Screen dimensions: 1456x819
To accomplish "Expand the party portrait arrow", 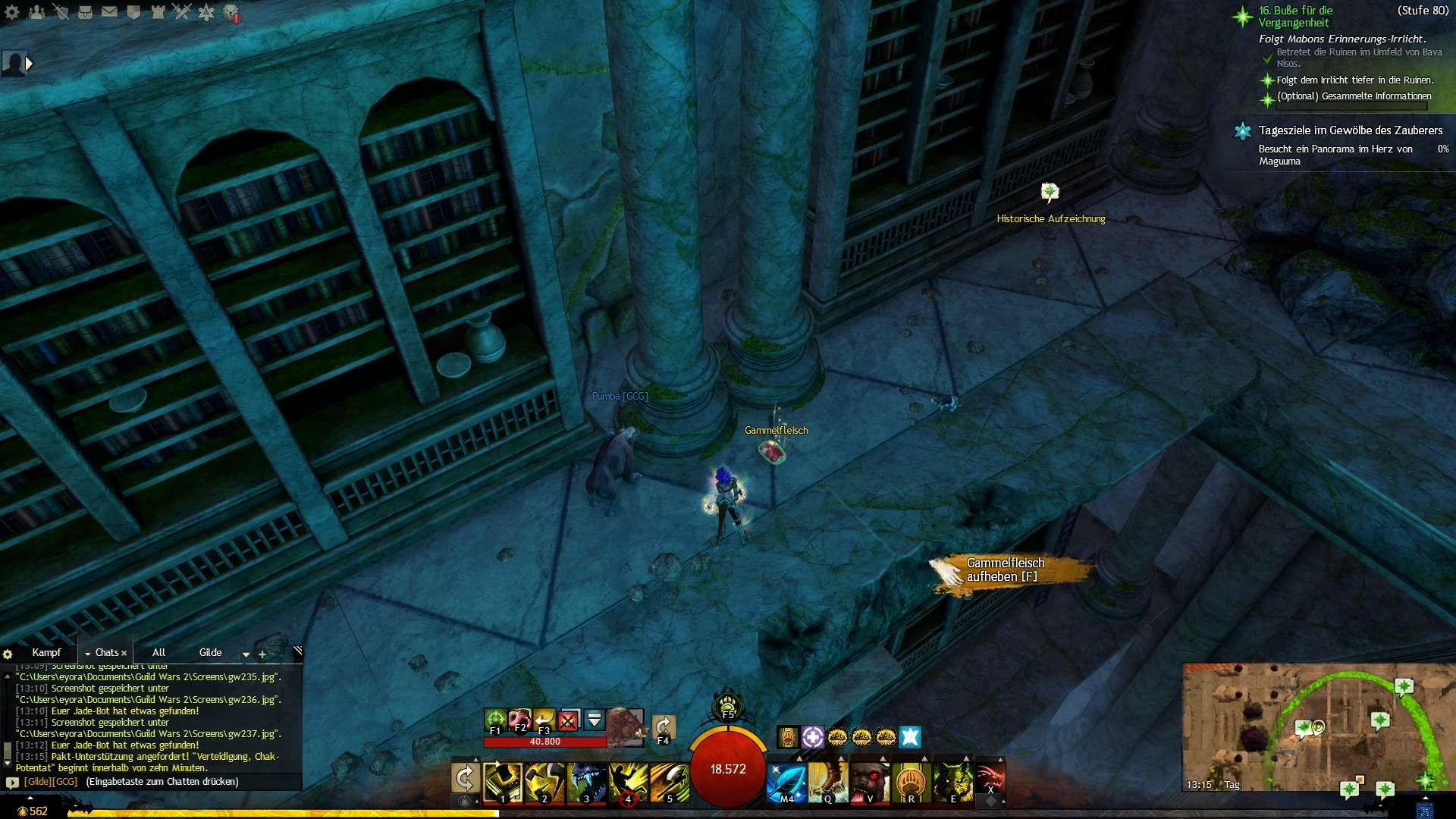I will pyautogui.click(x=29, y=64).
